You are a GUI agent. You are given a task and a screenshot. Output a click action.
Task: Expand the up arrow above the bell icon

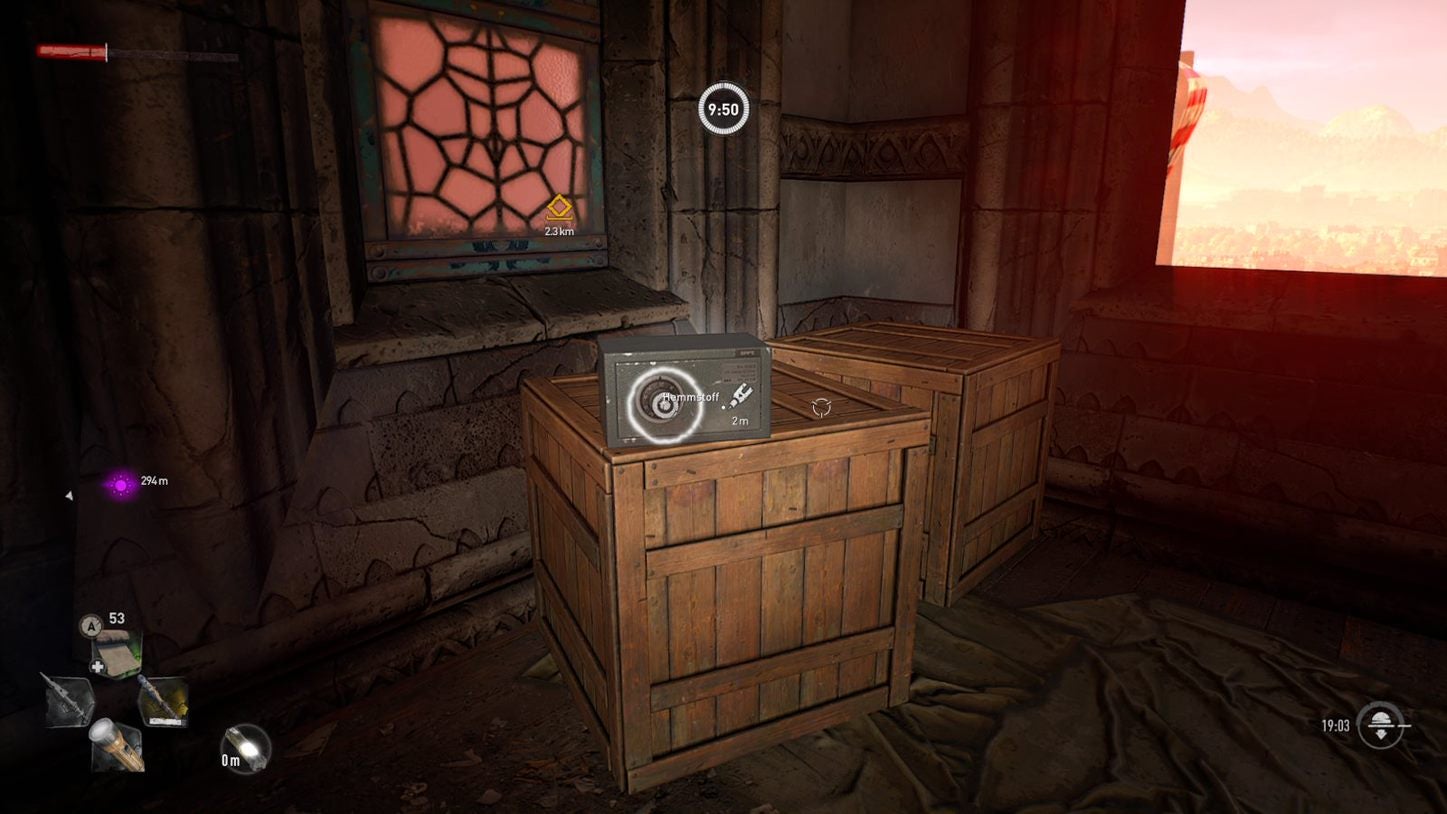[1381, 714]
